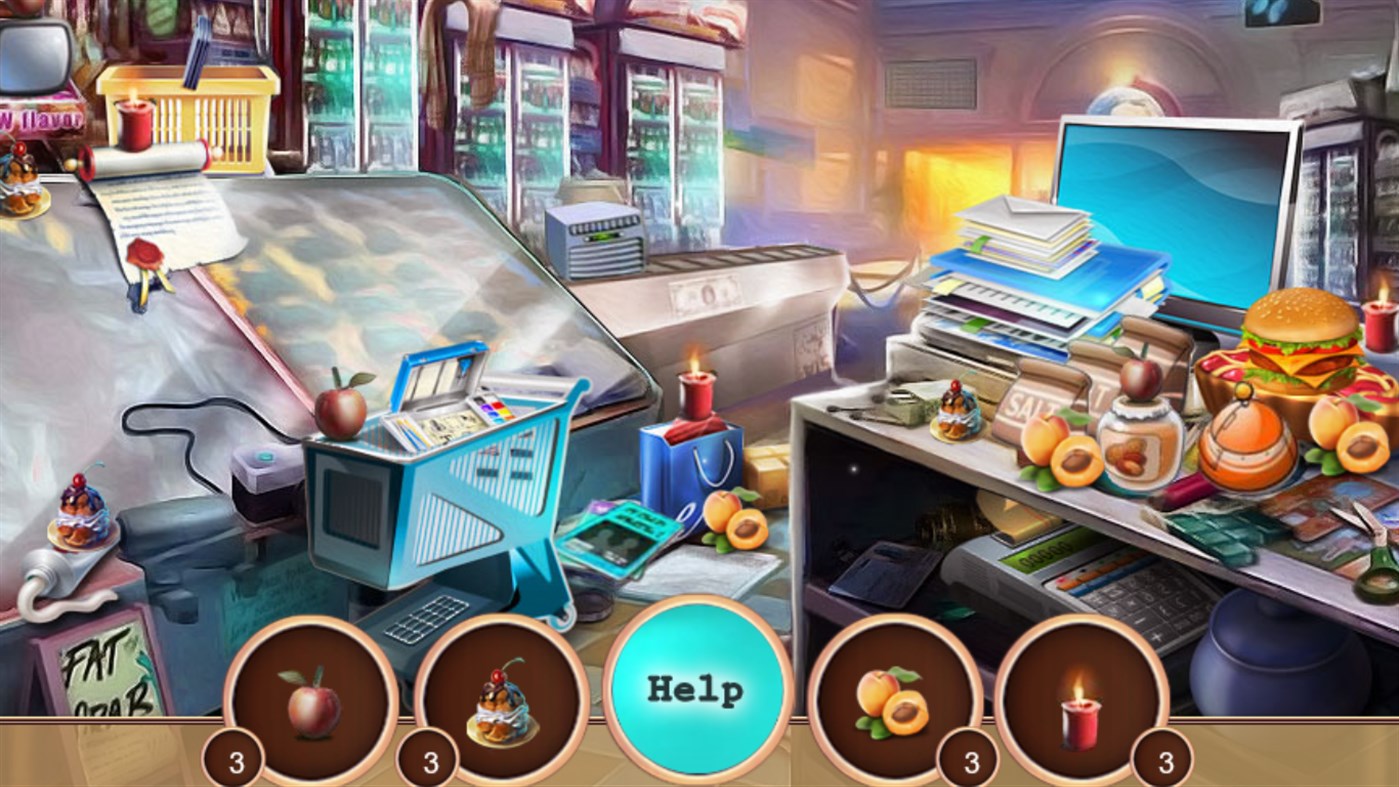This screenshot has width=1399, height=787.
Task: Open the Help panel
Action: [x=697, y=688]
